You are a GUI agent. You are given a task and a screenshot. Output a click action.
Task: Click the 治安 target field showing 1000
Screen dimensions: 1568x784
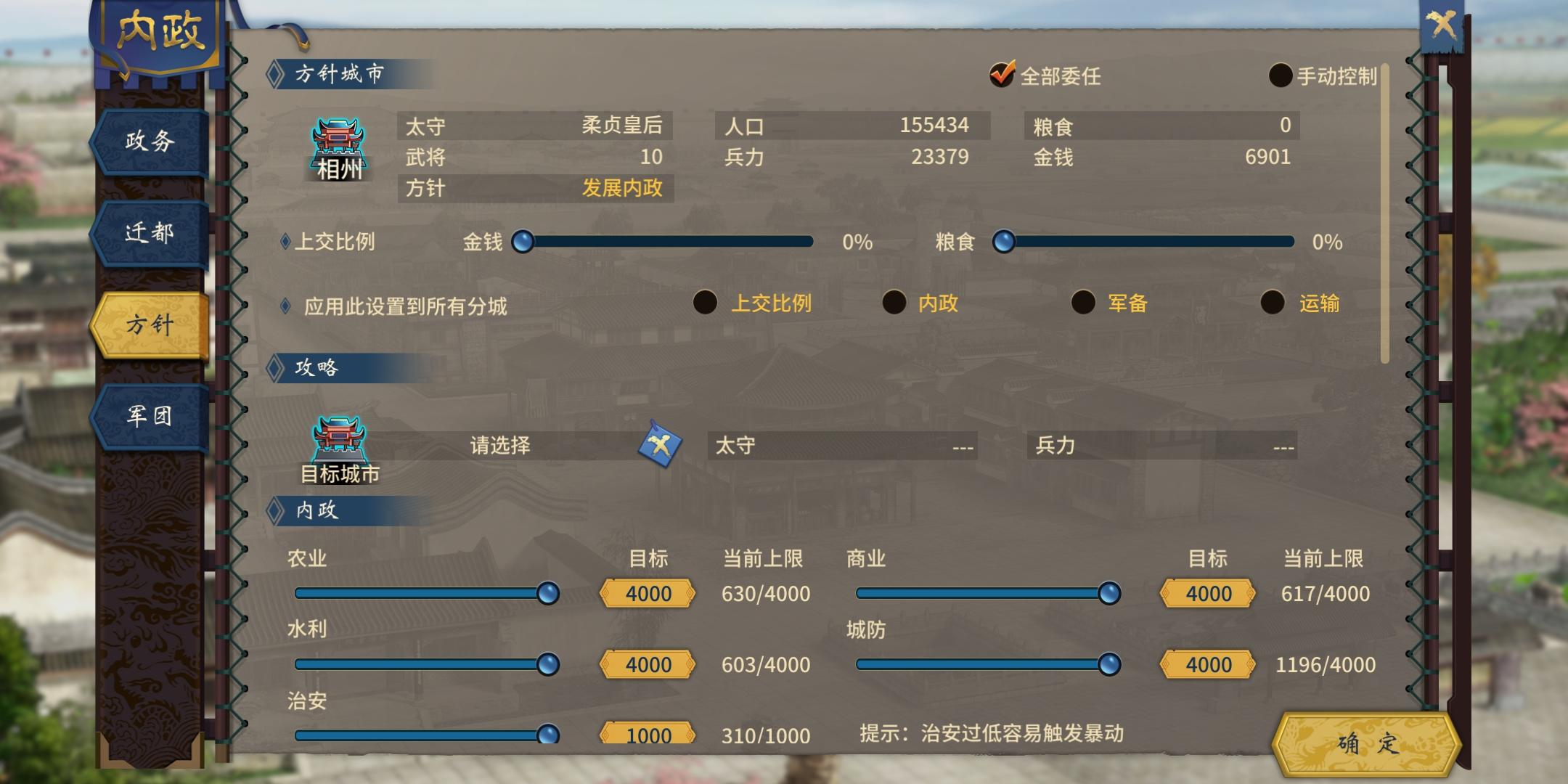[647, 735]
